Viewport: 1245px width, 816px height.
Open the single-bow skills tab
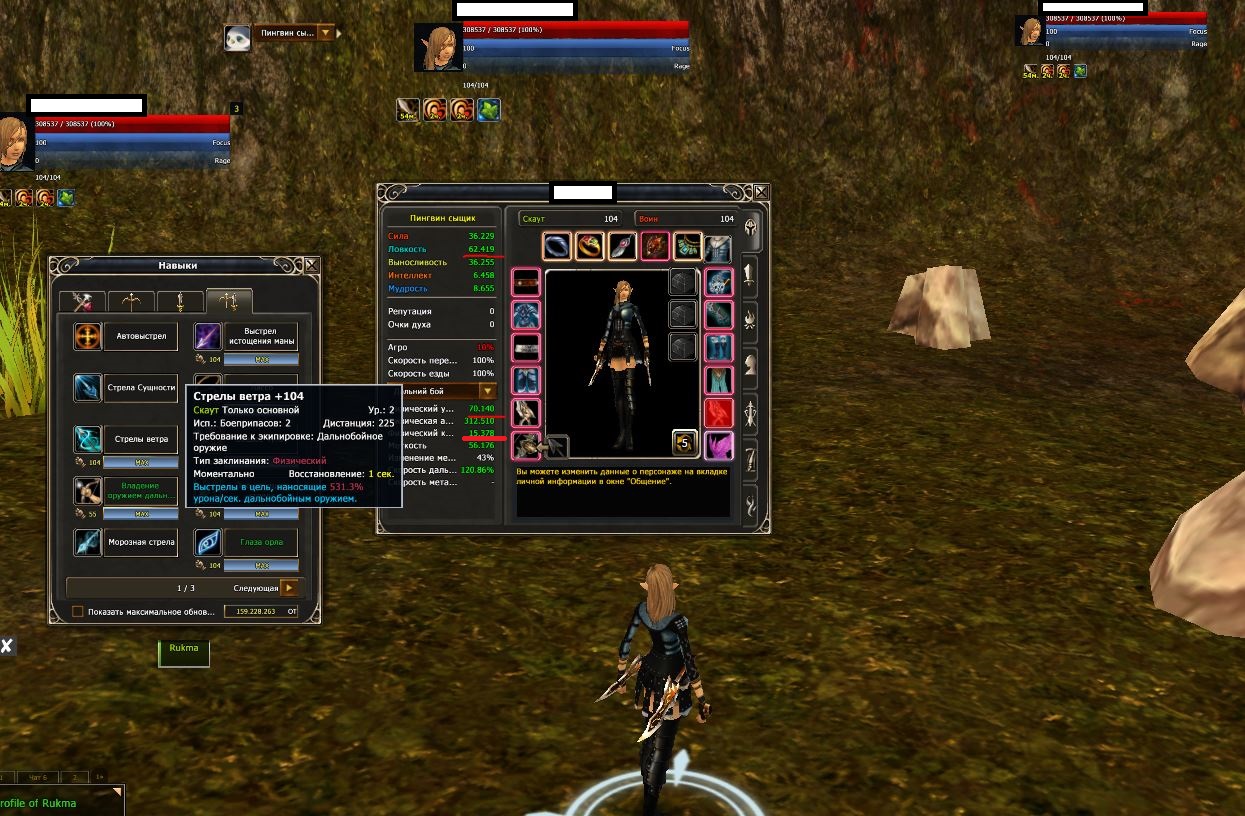(132, 301)
